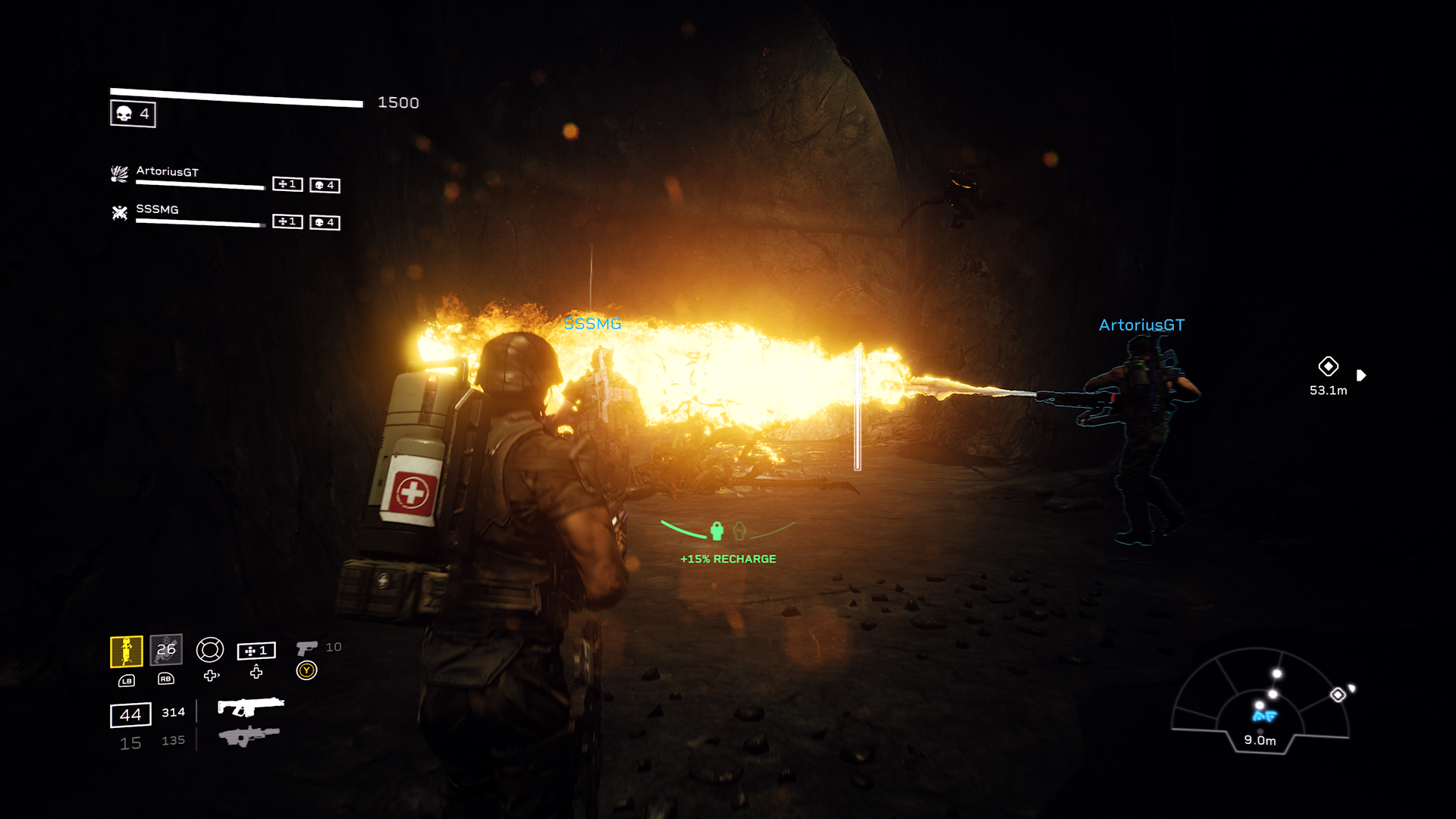The width and height of the screenshot is (1456, 819).
Task: Click the motion tracker radar
Action: pos(1260,701)
